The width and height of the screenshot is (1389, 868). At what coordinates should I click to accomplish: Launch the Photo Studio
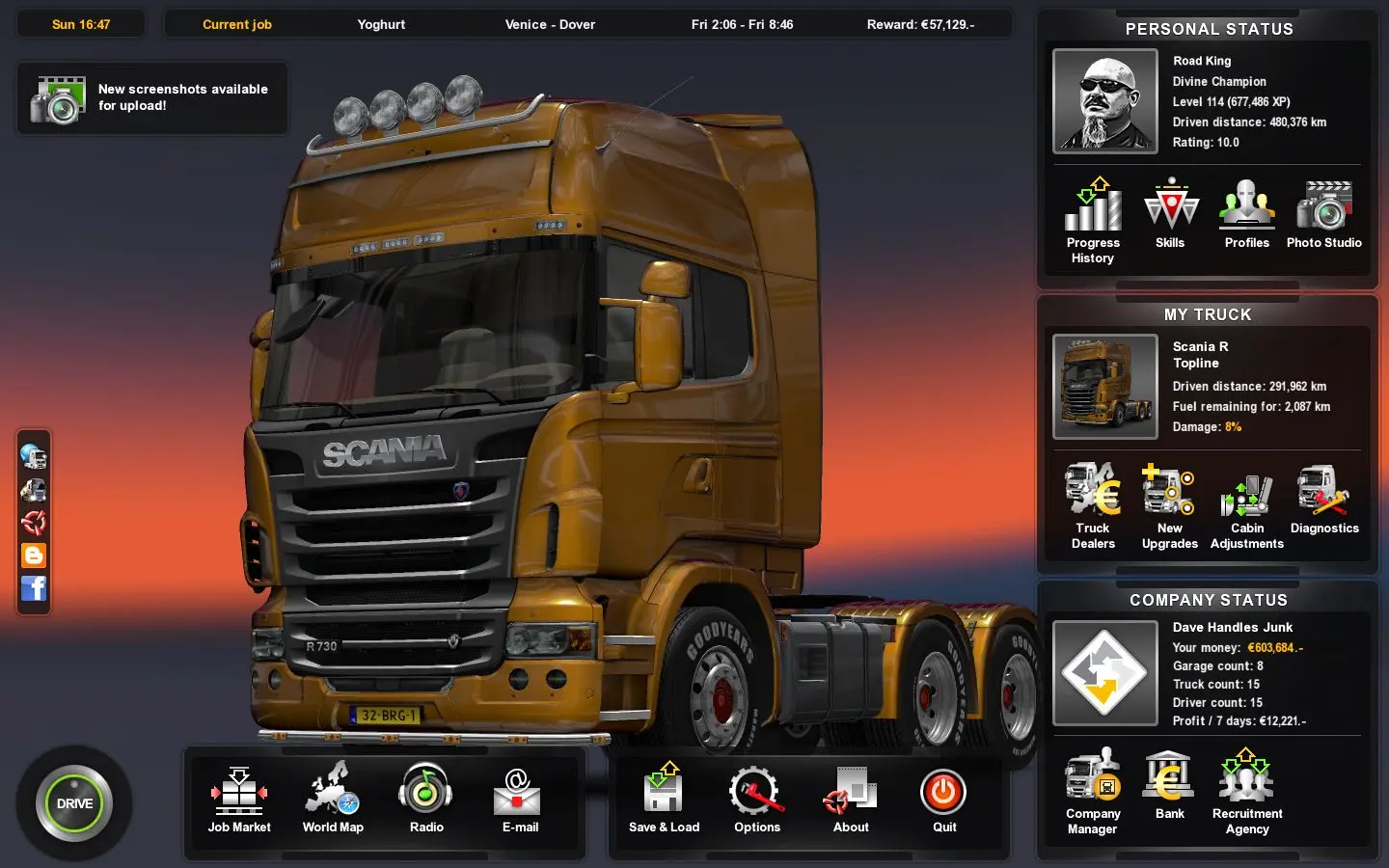tap(1324, 213)
